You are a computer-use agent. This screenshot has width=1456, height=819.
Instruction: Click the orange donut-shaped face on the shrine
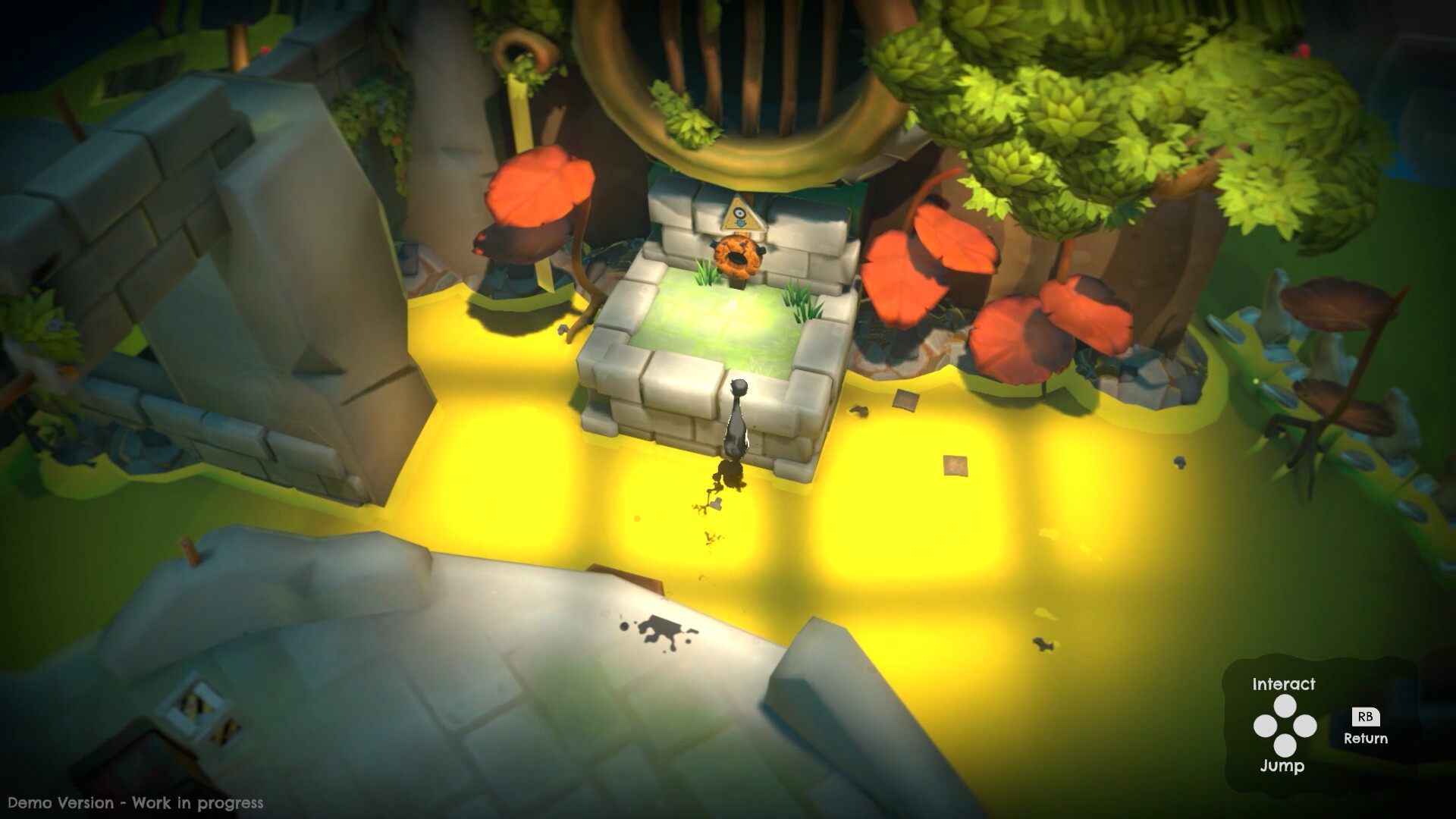(x=736, y=256)
